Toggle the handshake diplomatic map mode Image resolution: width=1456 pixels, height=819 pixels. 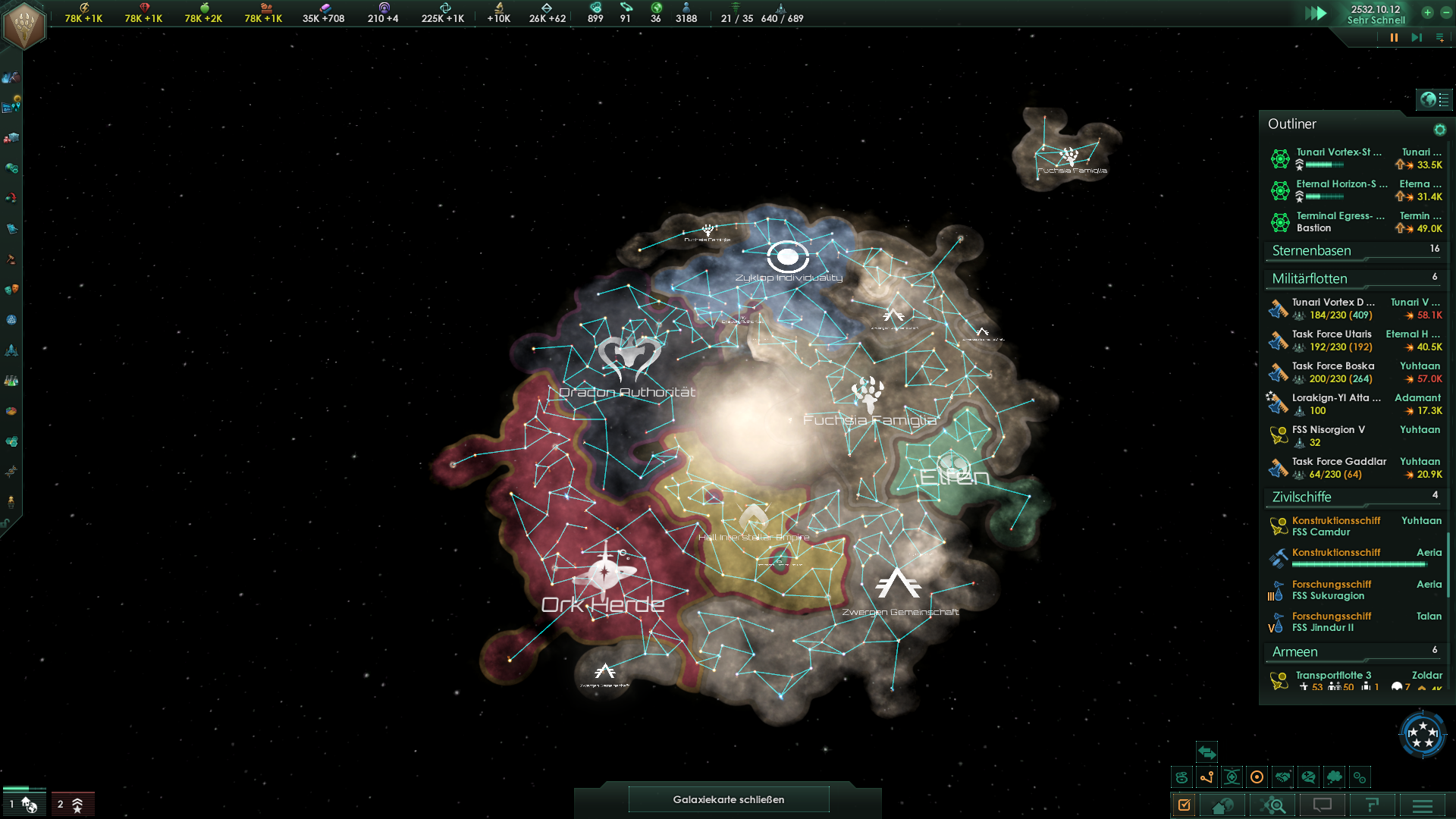pos(1282,777)
